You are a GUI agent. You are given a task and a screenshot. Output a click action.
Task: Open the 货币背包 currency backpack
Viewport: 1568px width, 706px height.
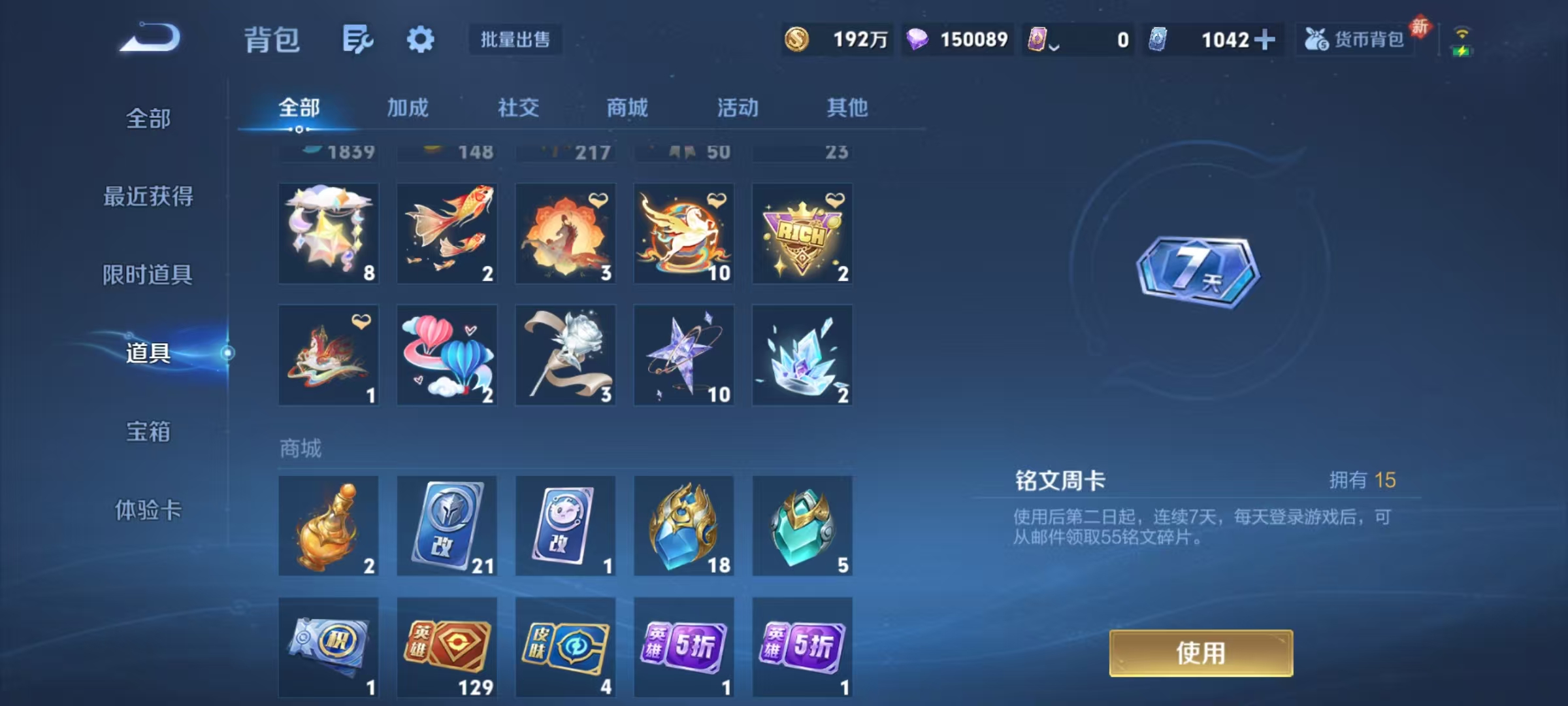click(1352, 39)
